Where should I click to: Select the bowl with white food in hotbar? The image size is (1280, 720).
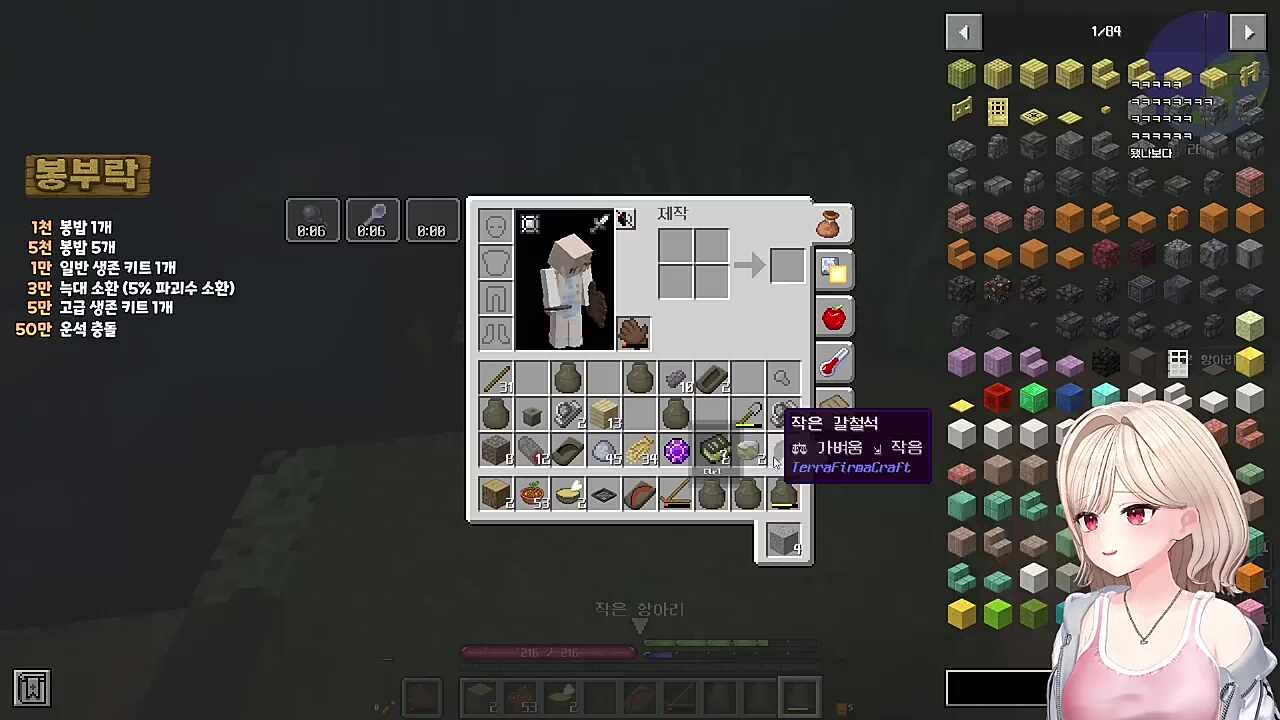569,494
